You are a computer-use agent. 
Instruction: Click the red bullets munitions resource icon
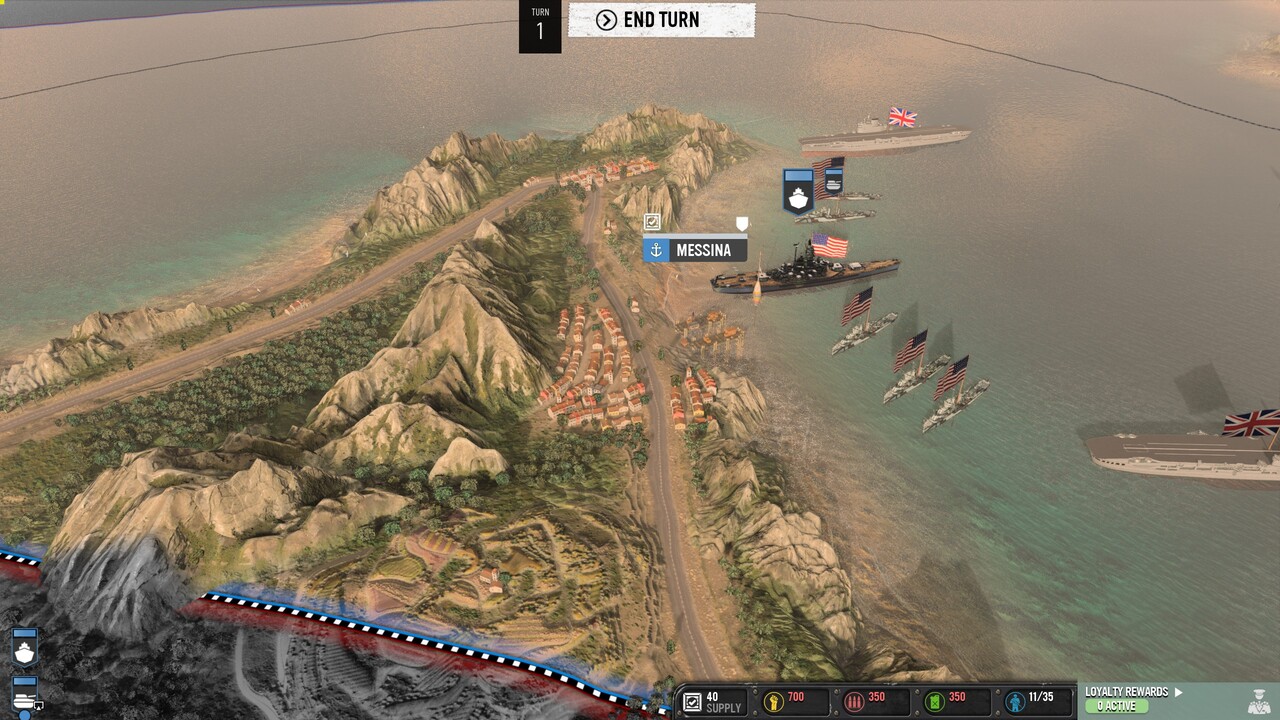pyautogui.click(x=853, y=702)
